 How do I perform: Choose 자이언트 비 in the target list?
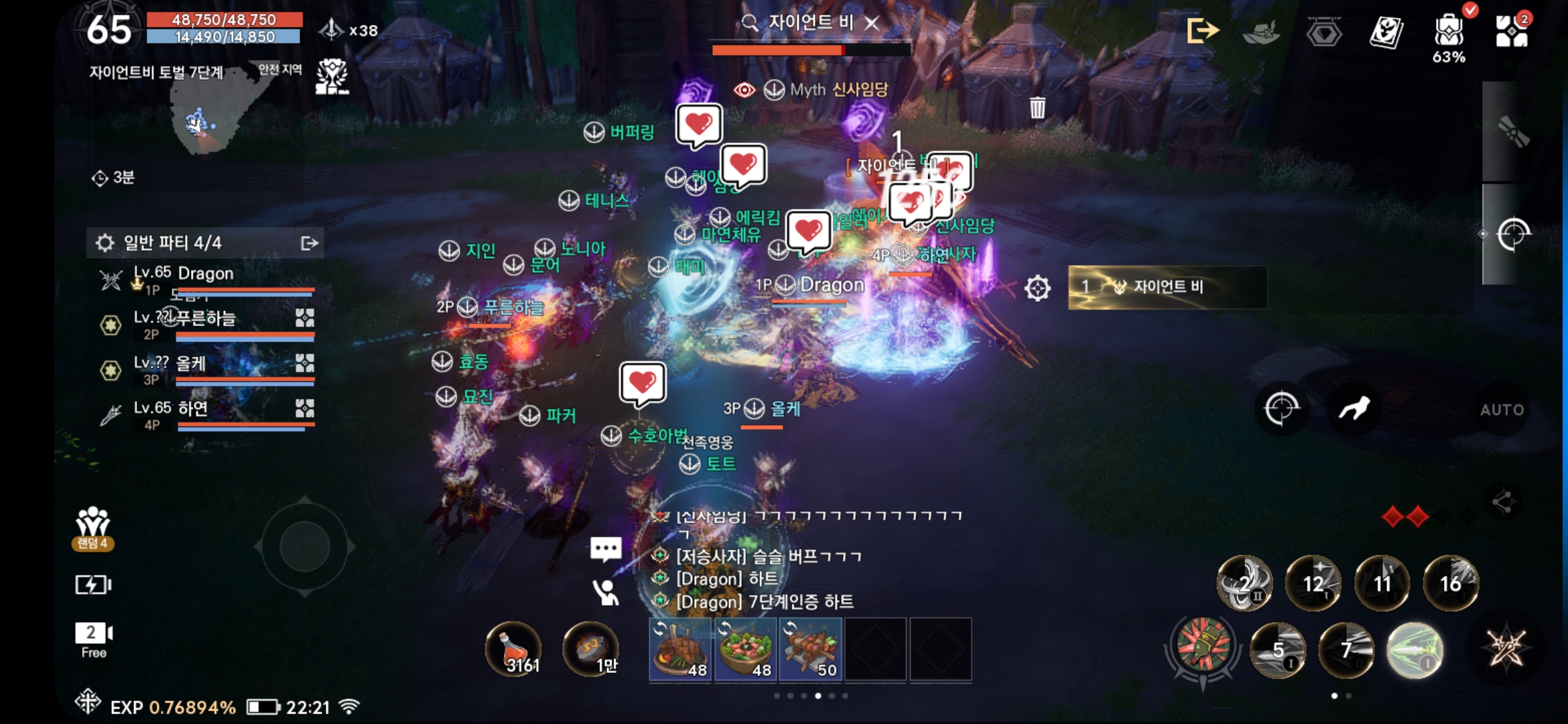pyautogui.click(x=1167, y=287)
